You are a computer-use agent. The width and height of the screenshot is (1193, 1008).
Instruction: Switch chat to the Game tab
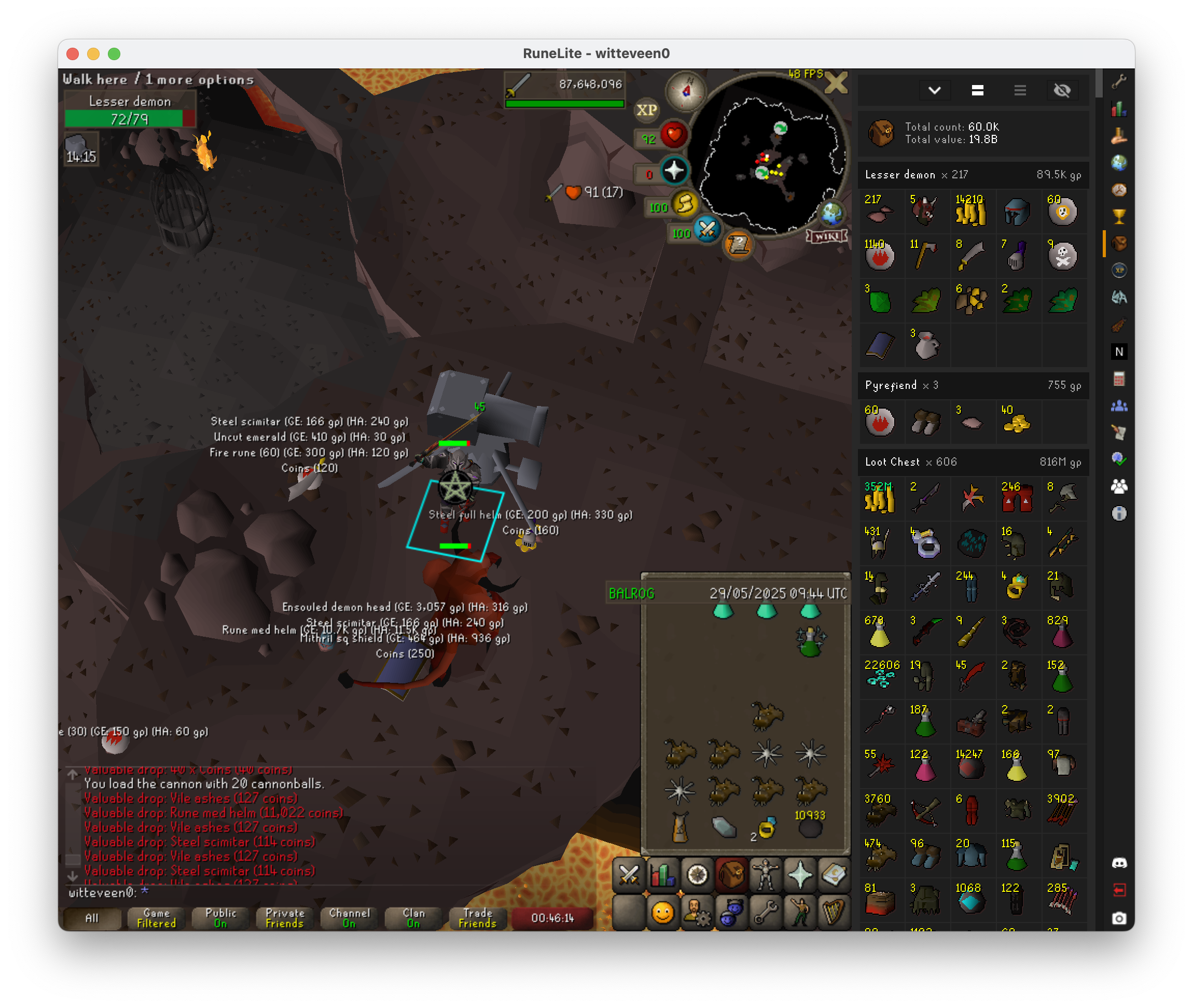156,918
